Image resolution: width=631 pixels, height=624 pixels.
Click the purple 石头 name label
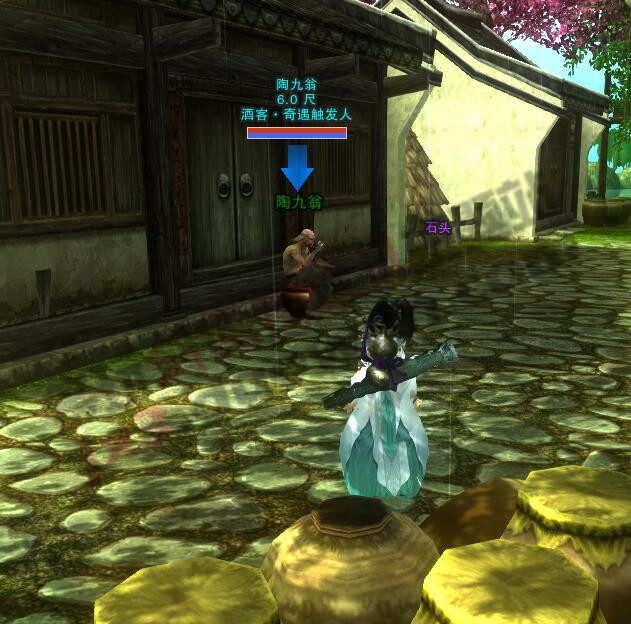[438, 228]
